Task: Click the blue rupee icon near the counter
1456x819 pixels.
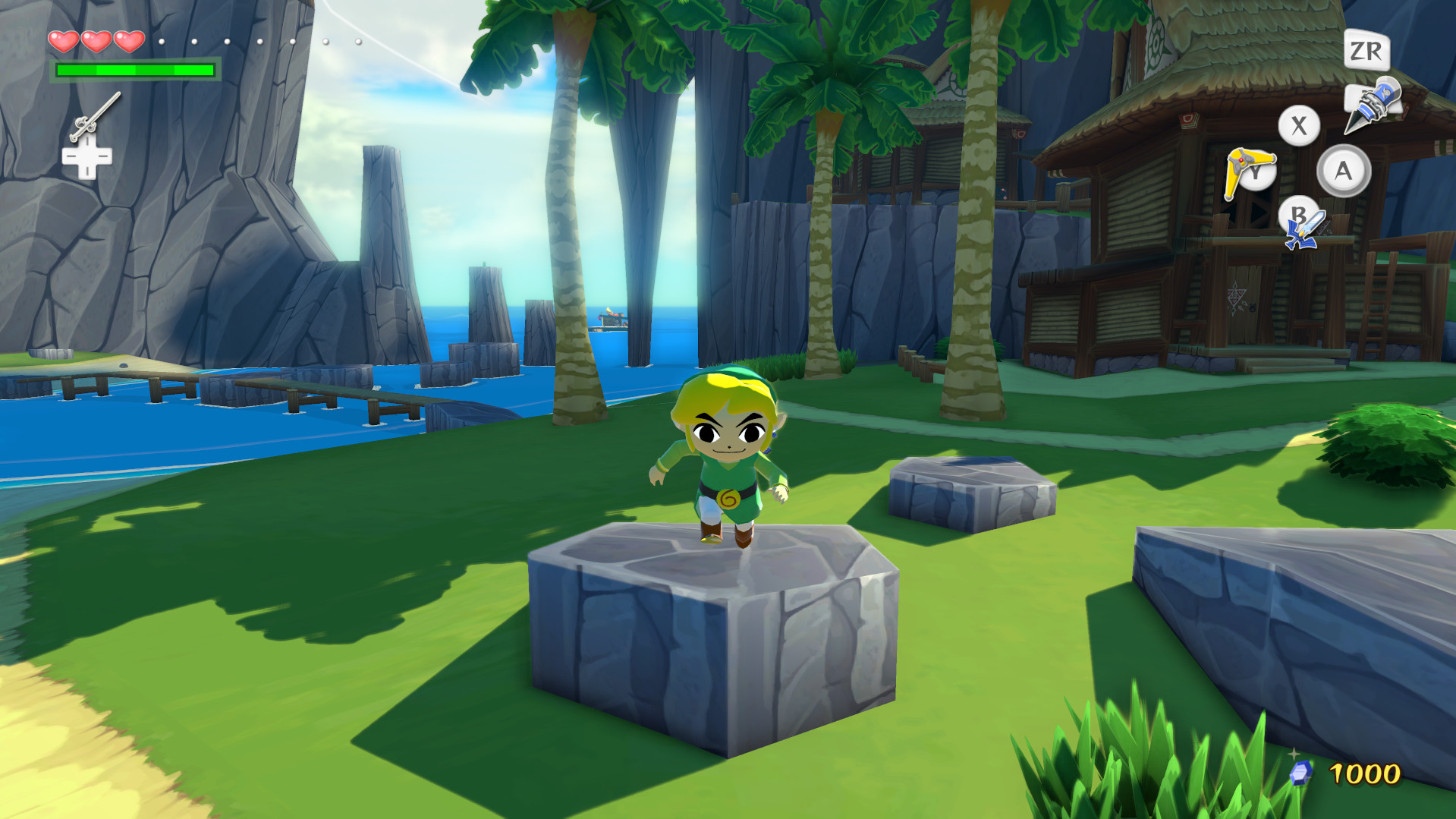Action: point(1302,773)
